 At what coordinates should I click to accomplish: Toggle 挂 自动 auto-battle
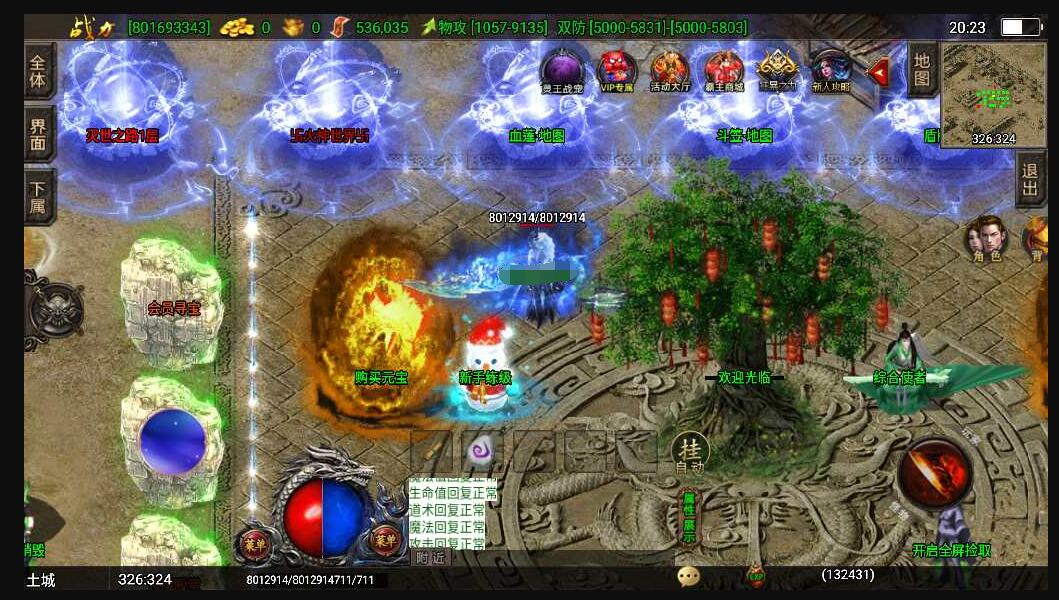coord(689,452)
